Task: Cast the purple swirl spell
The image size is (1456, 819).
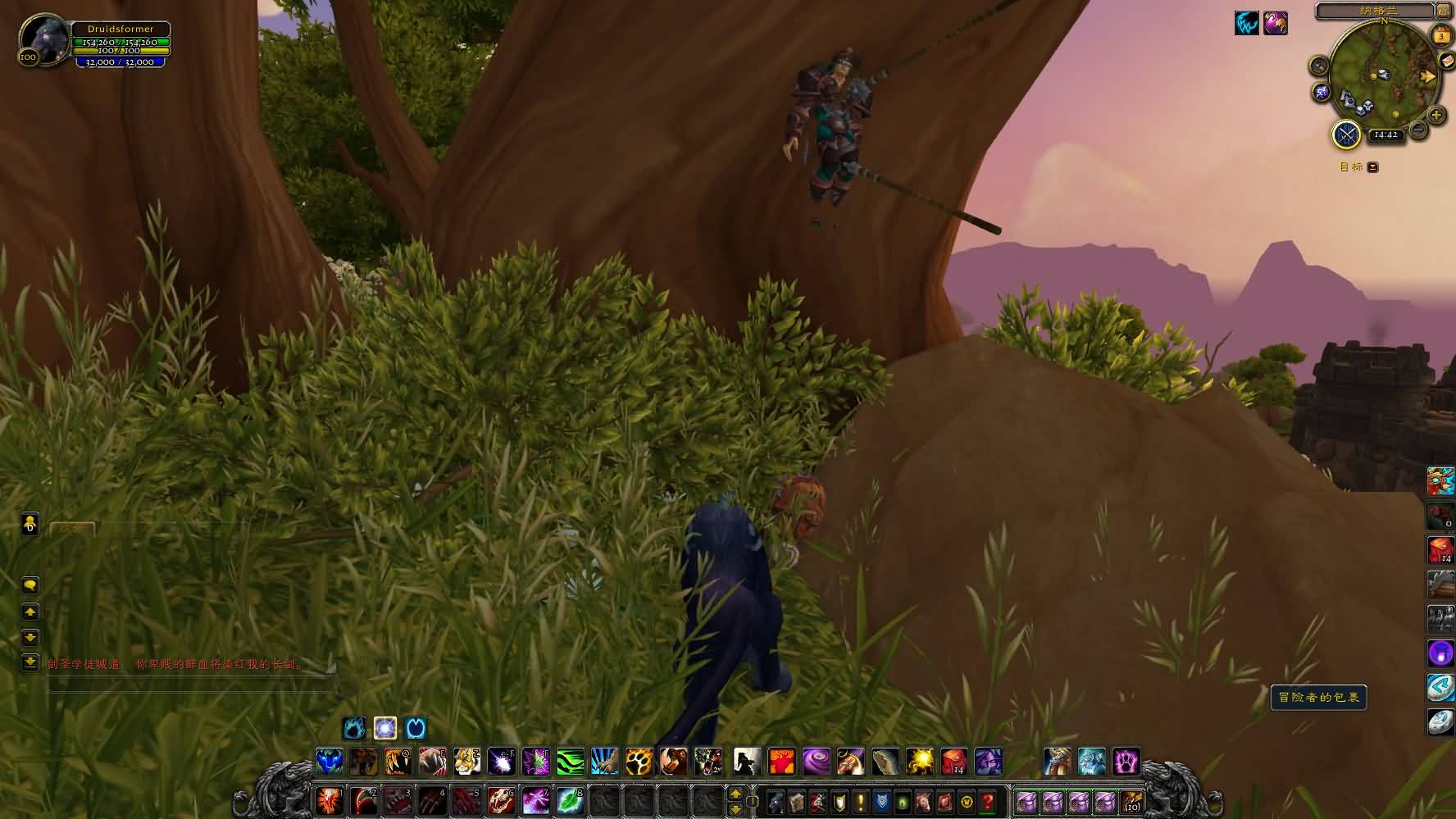Action: tap(816, 762)
